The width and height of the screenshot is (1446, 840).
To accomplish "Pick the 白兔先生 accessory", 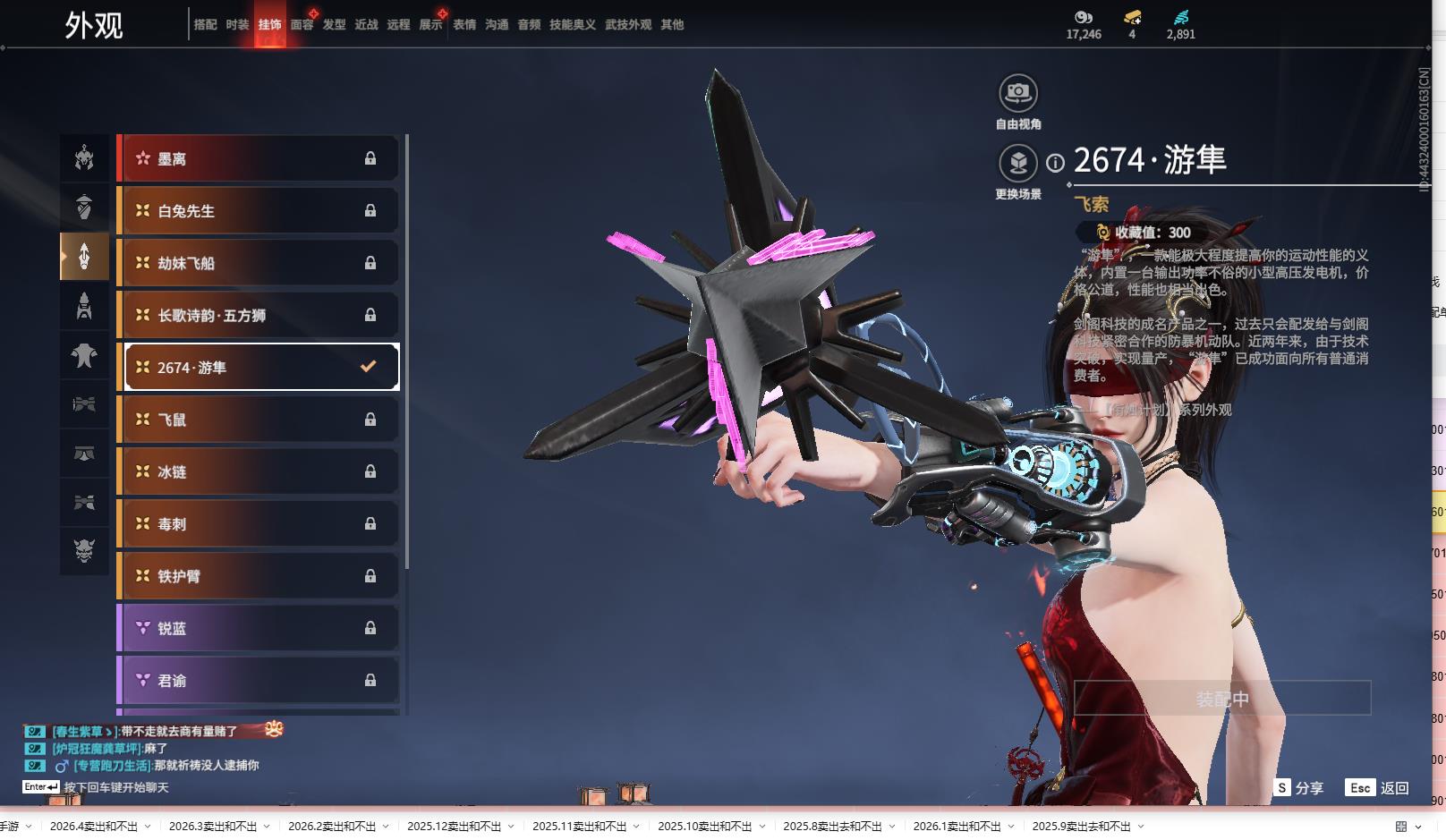I will pyautogui.click(x=259, y=211).
